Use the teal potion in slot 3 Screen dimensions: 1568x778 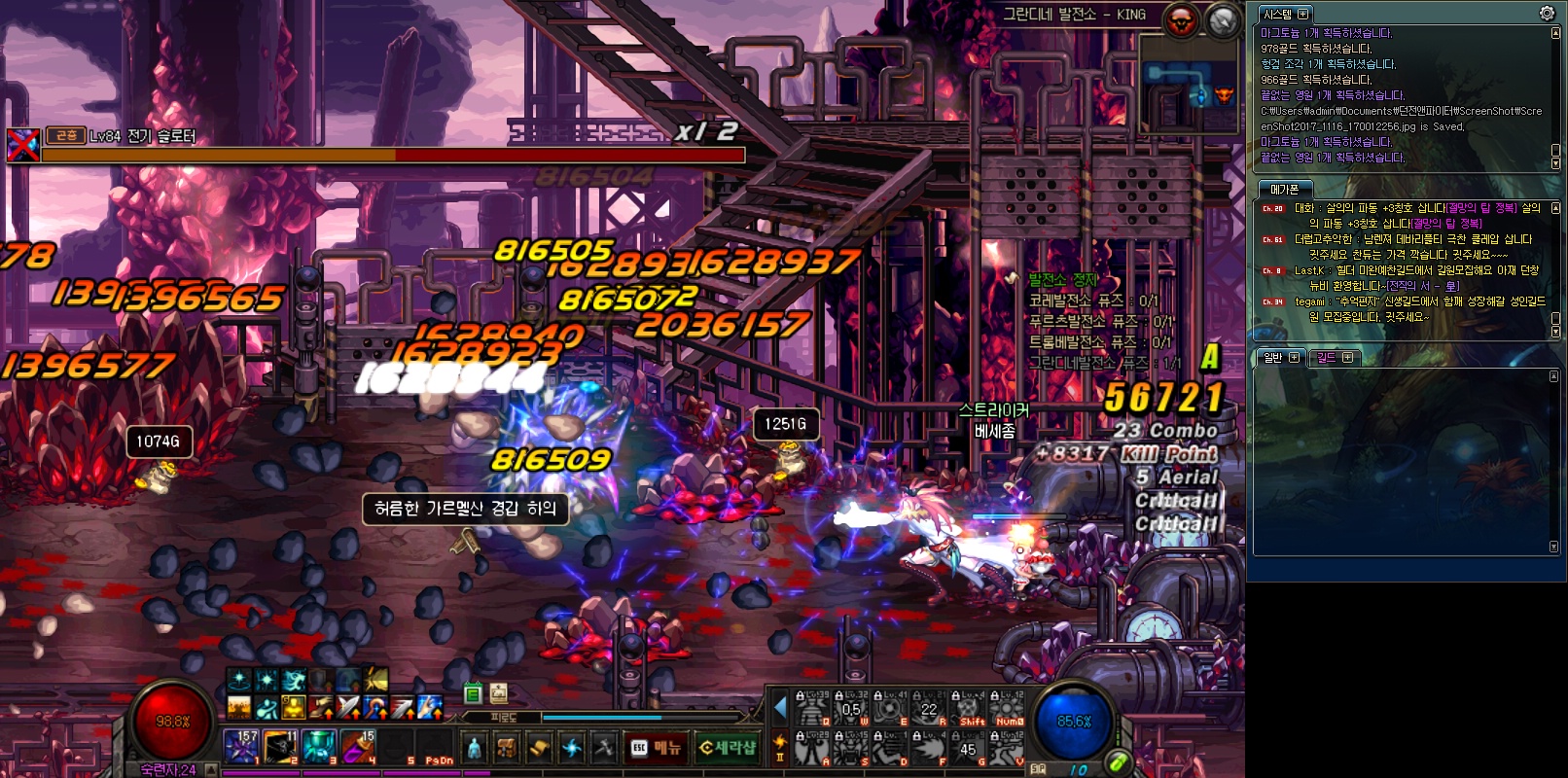coord(318,747)
